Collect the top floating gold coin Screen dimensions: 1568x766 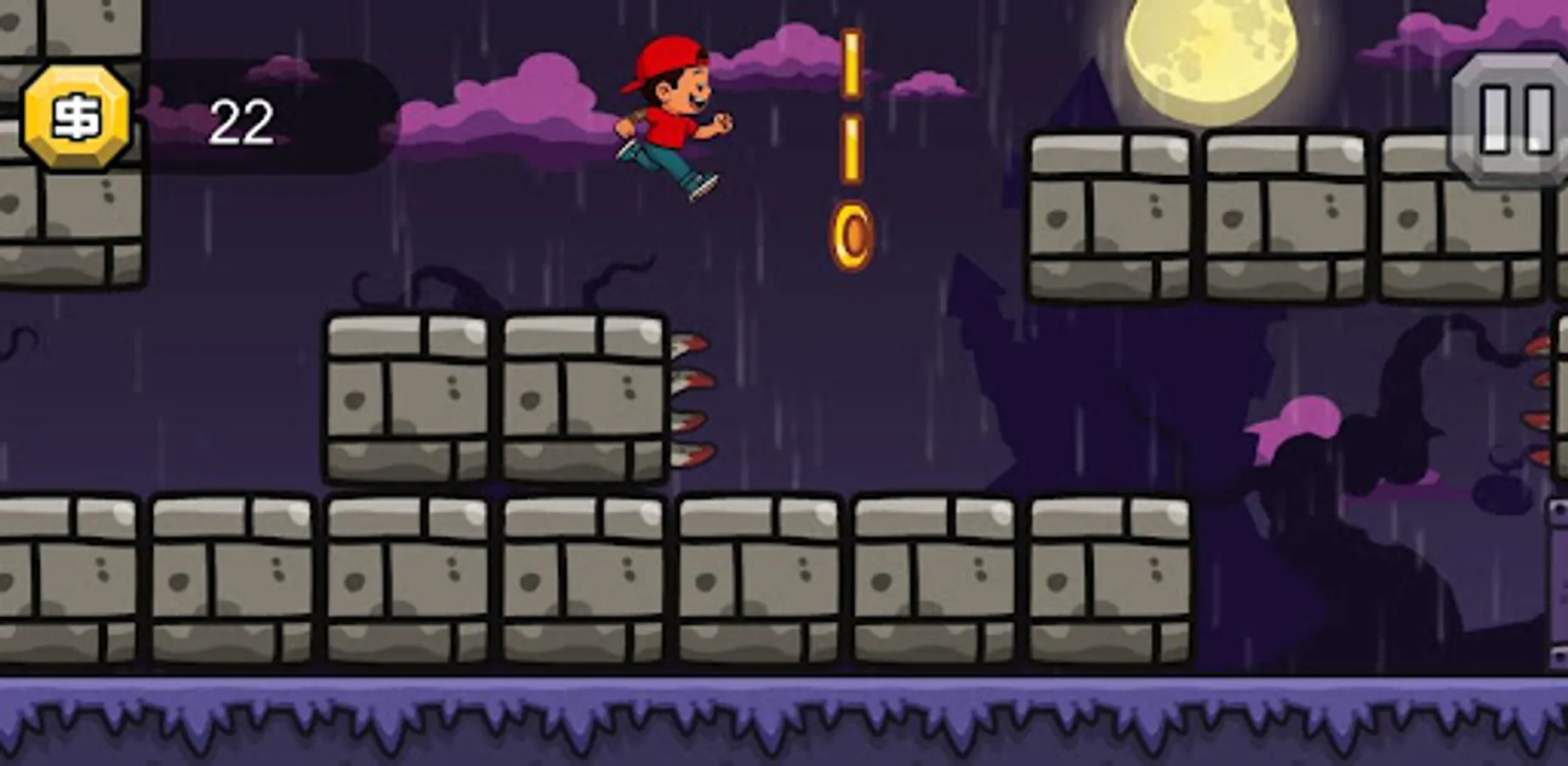point(850,64)
